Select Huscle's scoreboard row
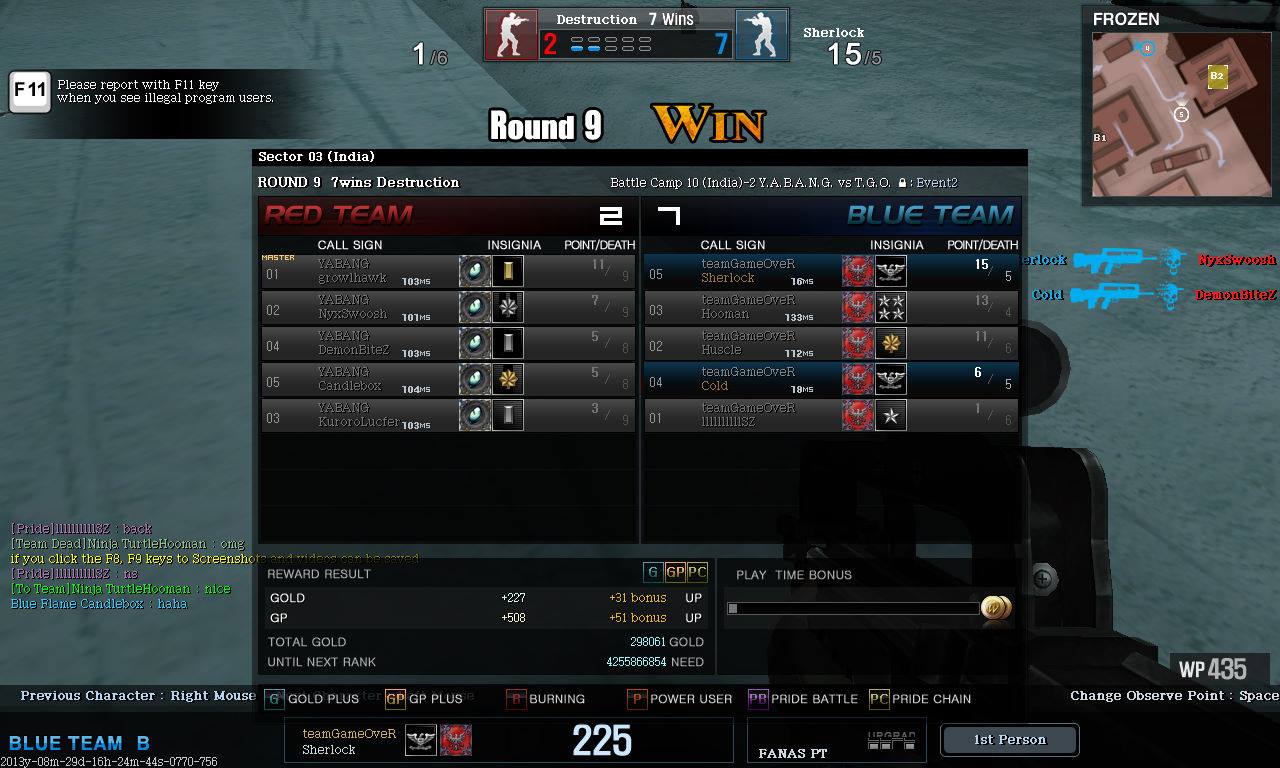 pyautogui.click(x=831, y=343)
